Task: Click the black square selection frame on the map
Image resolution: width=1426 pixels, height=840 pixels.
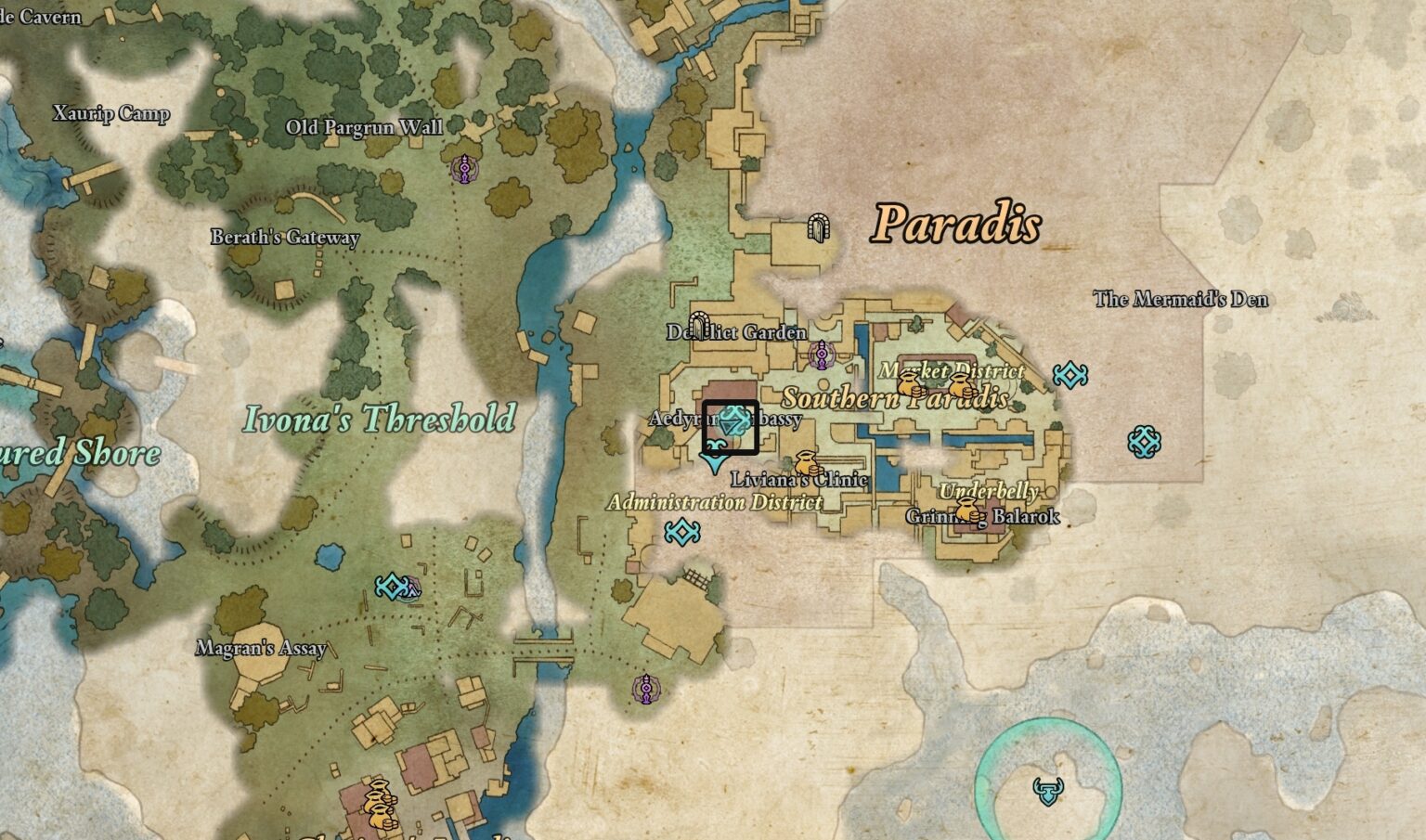Action: point(732,426)
